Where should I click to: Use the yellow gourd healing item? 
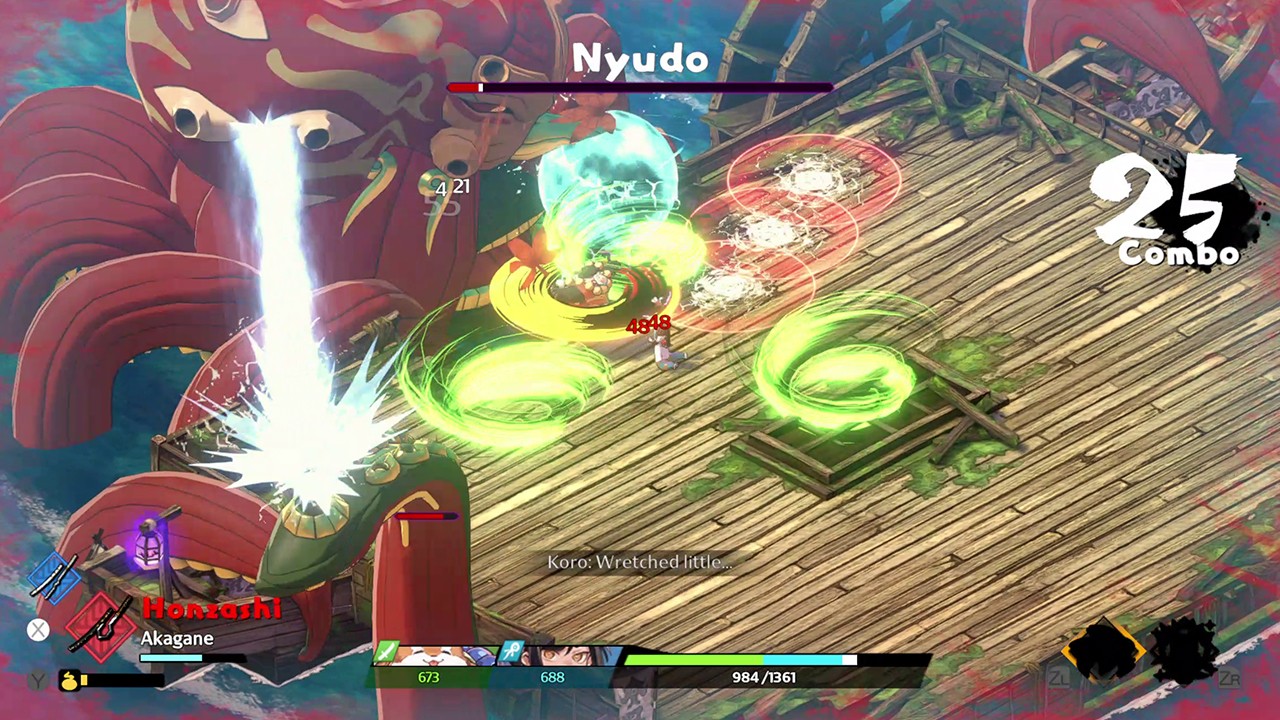[x=69, y=680]
